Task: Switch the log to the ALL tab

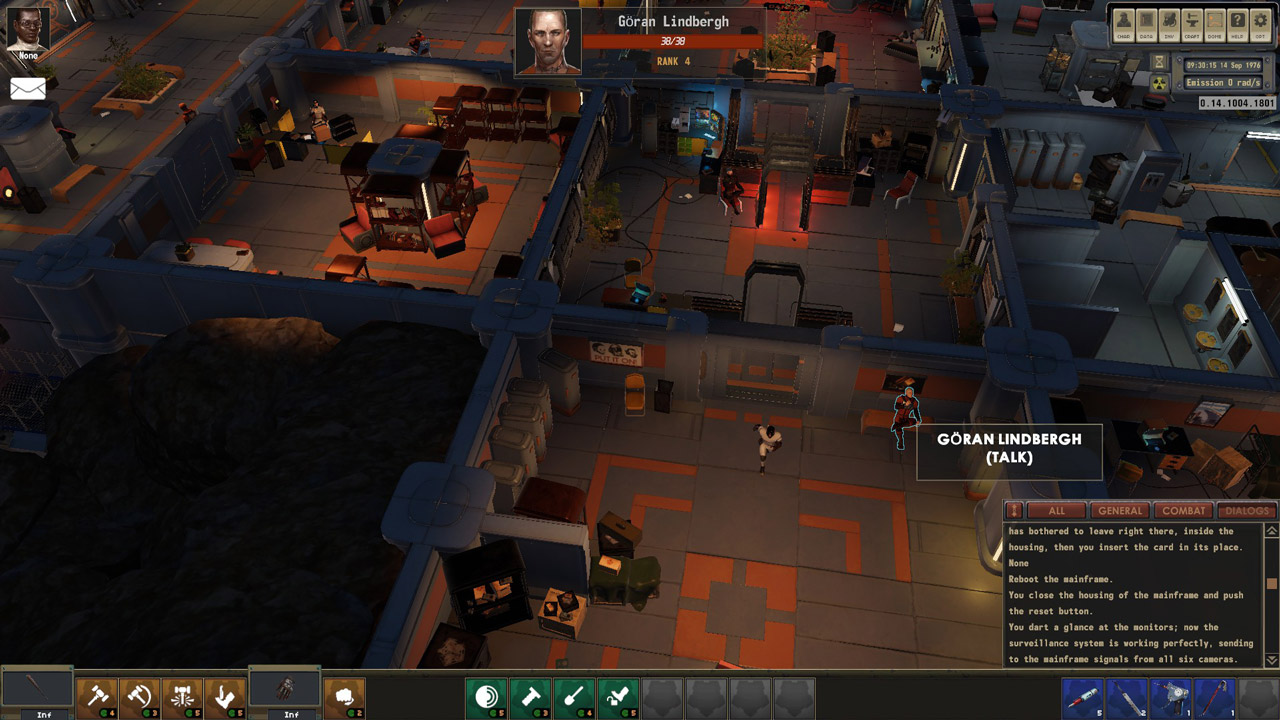Action: 1056,511
